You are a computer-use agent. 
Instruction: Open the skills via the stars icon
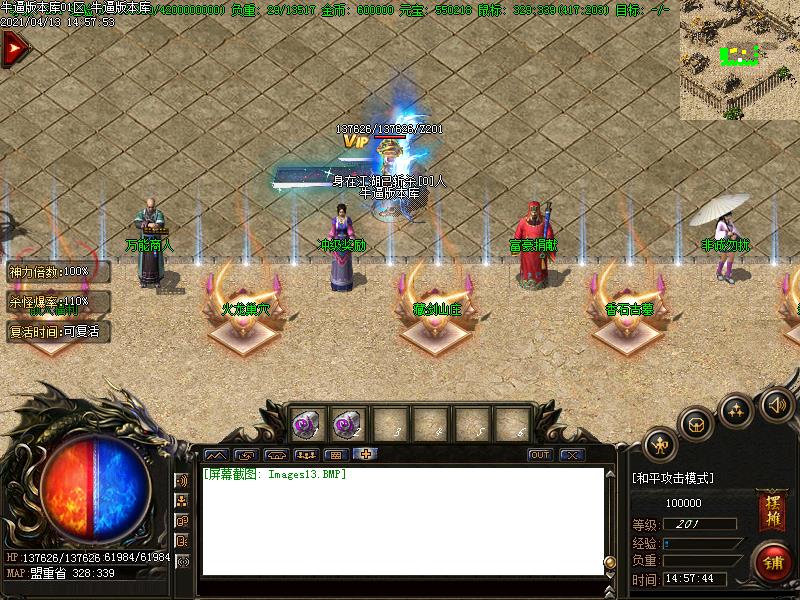pyautogui.click(x=737, y=409)
